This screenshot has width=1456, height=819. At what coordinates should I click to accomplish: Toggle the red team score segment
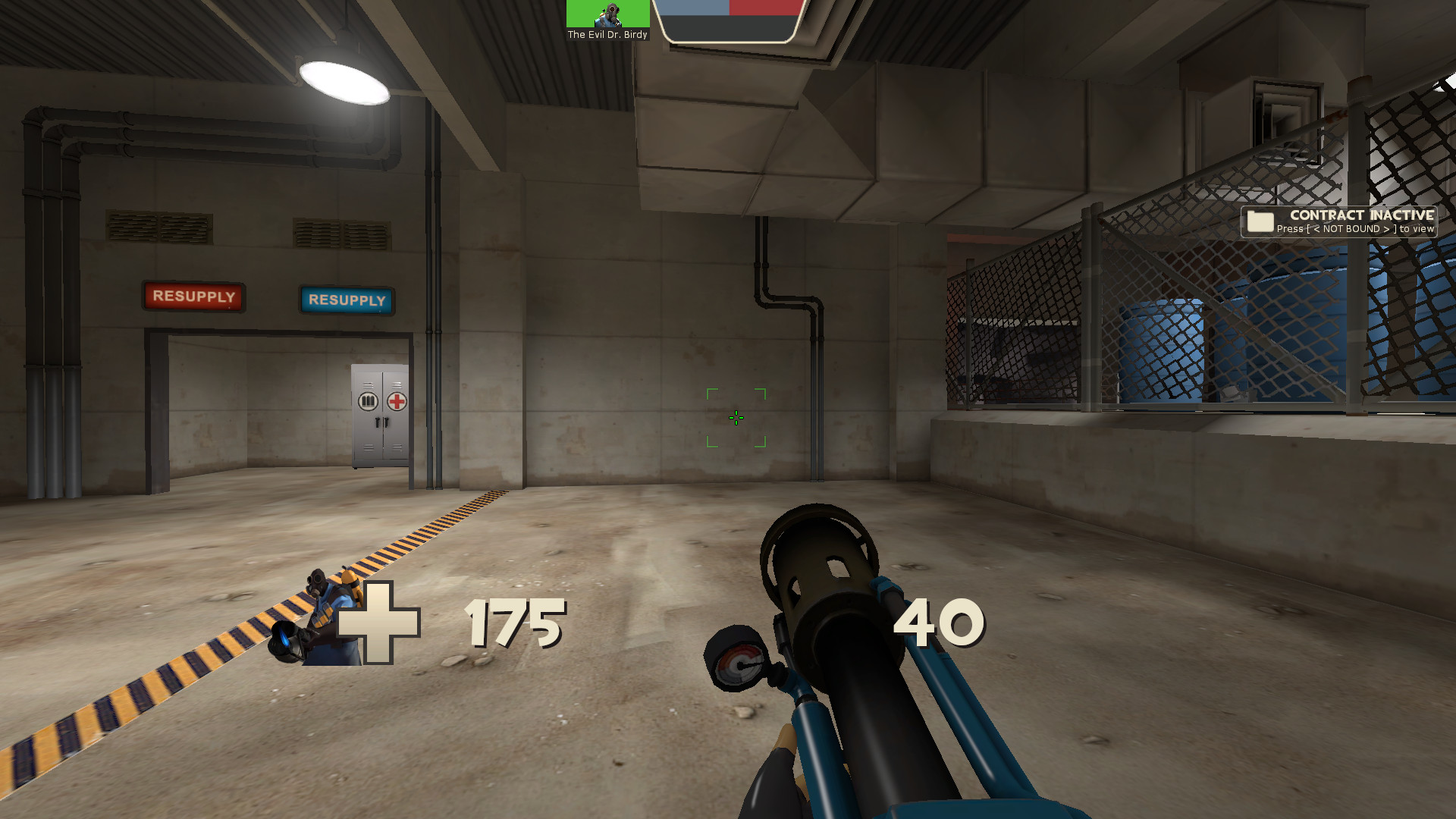point(763,9)
